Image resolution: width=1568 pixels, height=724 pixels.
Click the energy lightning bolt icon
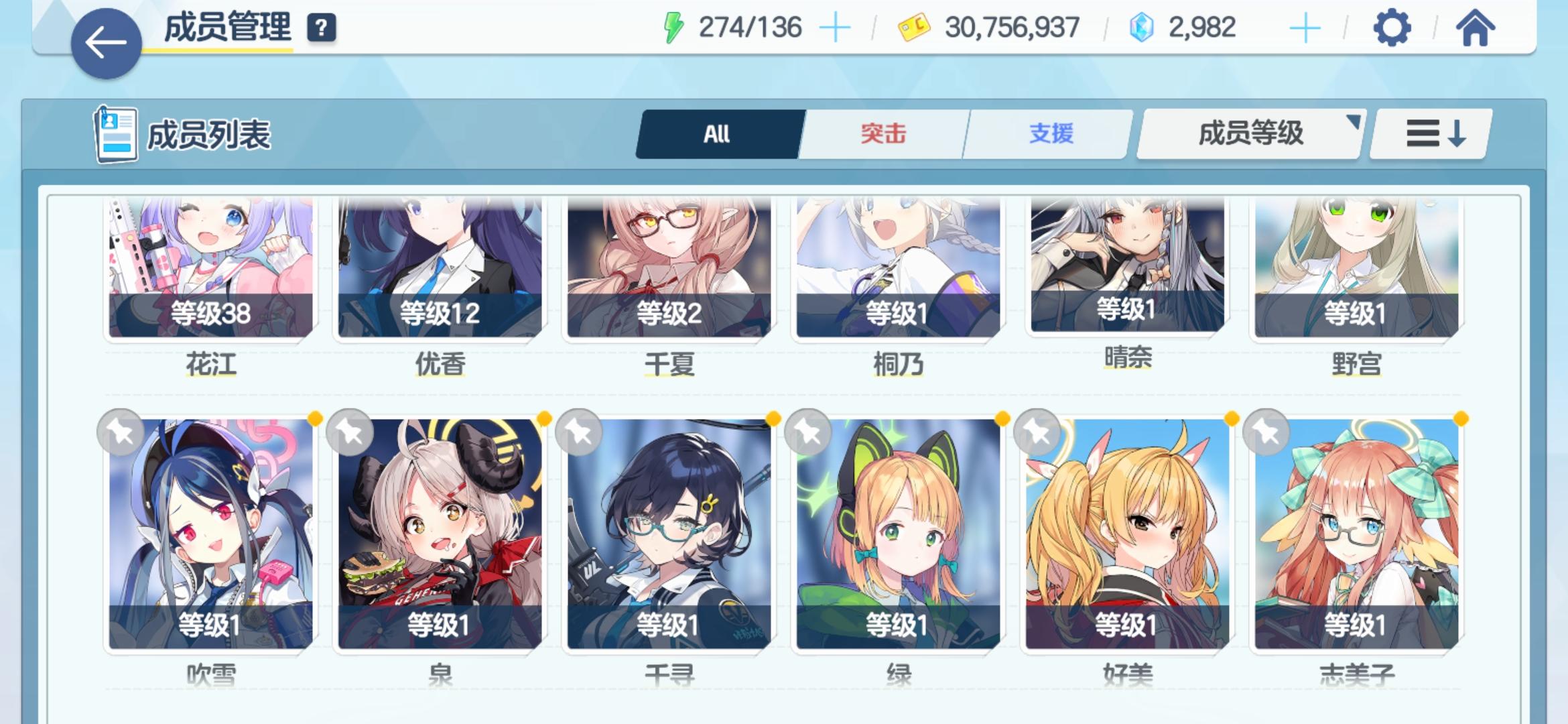click(672, 27)
